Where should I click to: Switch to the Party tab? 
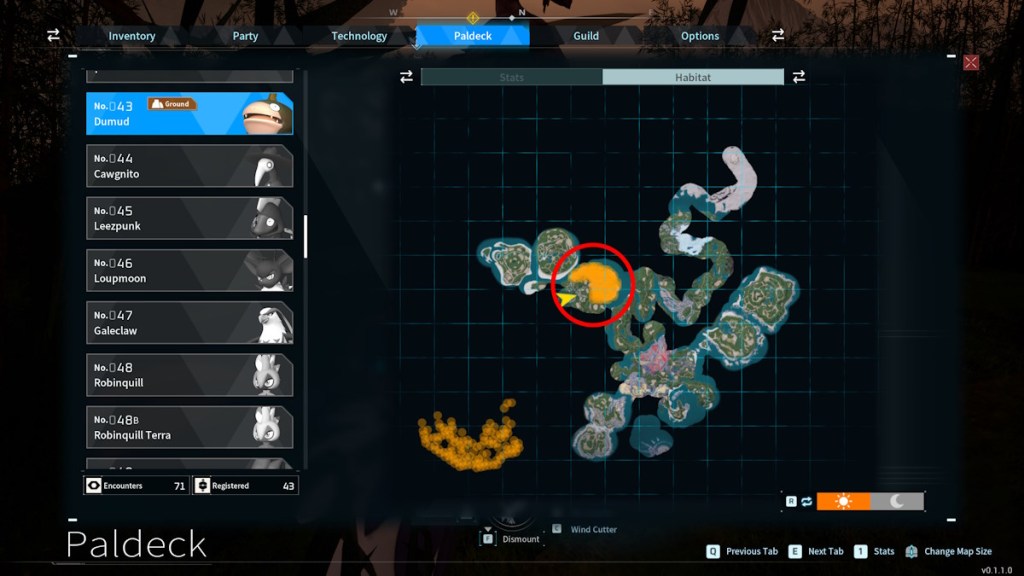point(245,36)
